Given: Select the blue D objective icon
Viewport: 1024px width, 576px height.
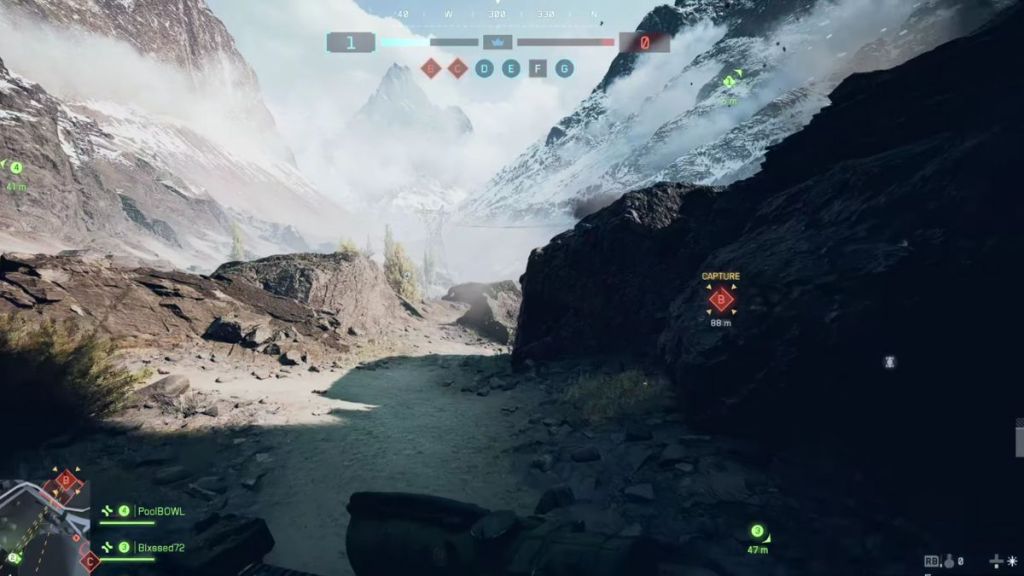Looking at the screenshot, I should pyautogui.click(x=485, y=68).
